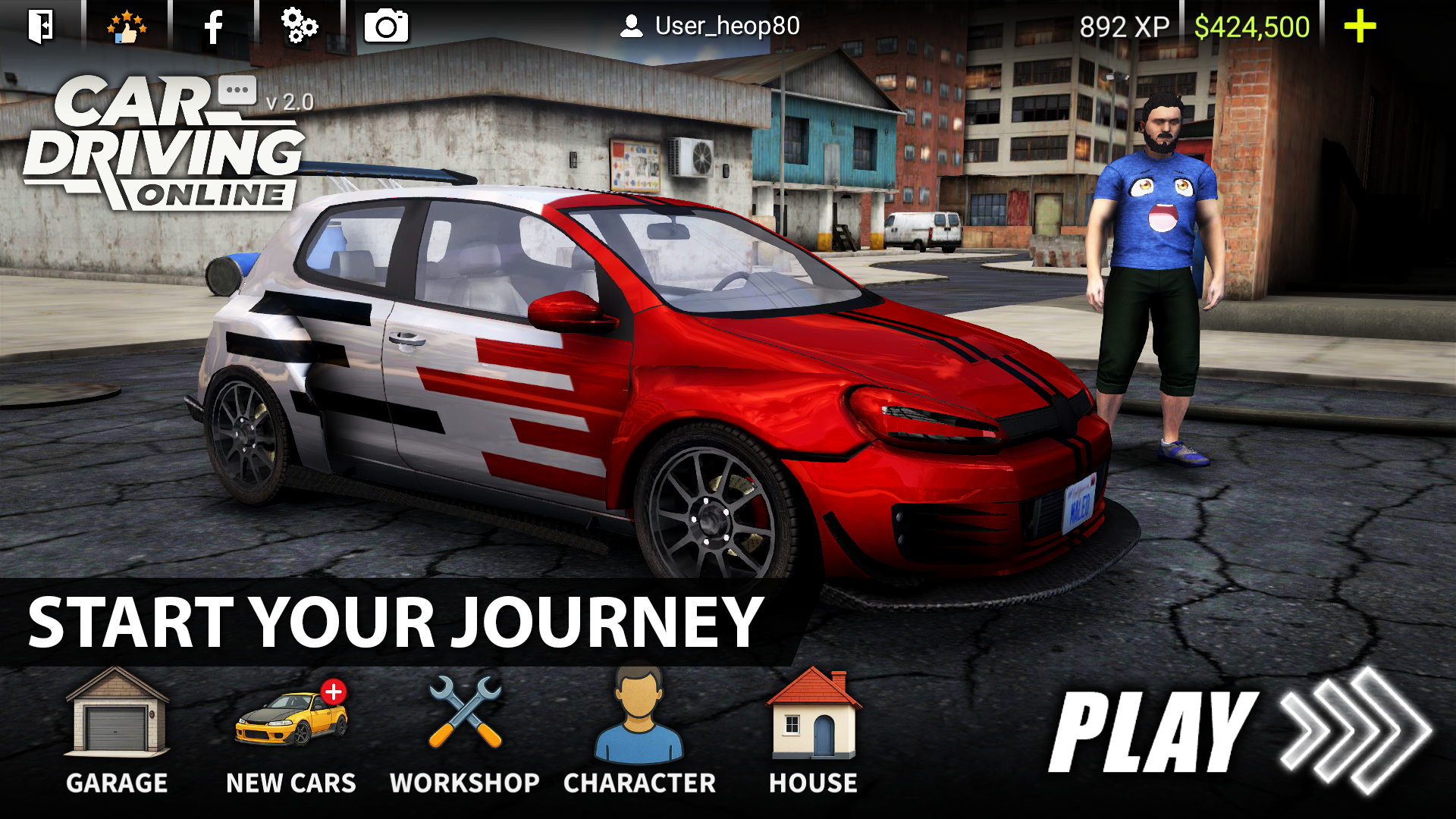
Task: Edit the User_heop80 profile name
Action: [710, 27]
